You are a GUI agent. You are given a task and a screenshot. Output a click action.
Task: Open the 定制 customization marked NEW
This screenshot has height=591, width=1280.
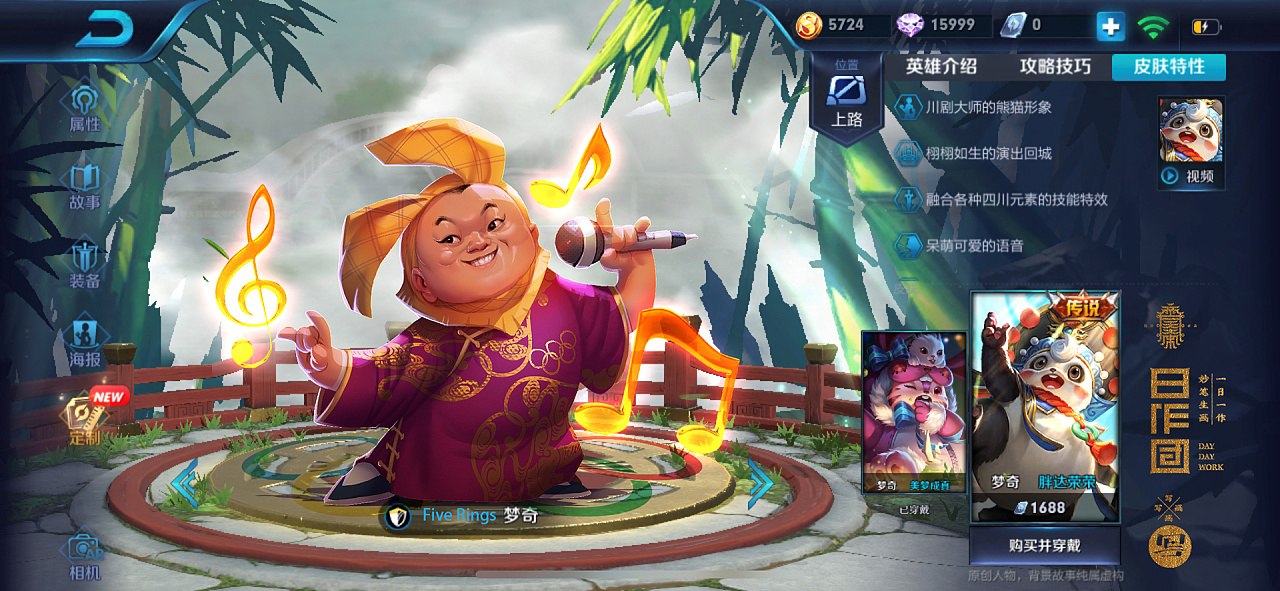pyautogui.click(x=86, y=420)
